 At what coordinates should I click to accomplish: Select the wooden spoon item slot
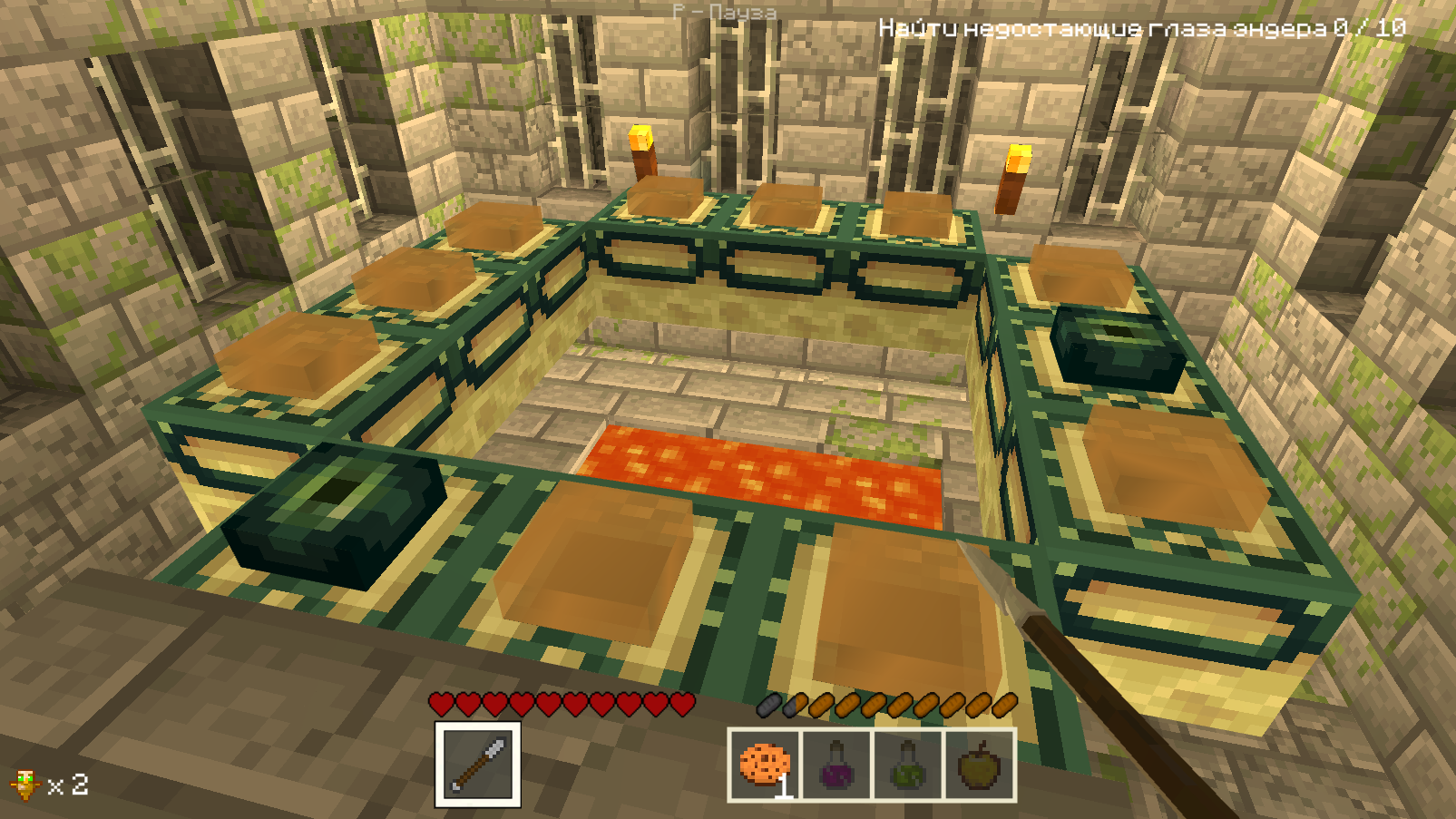click(479, 765)
